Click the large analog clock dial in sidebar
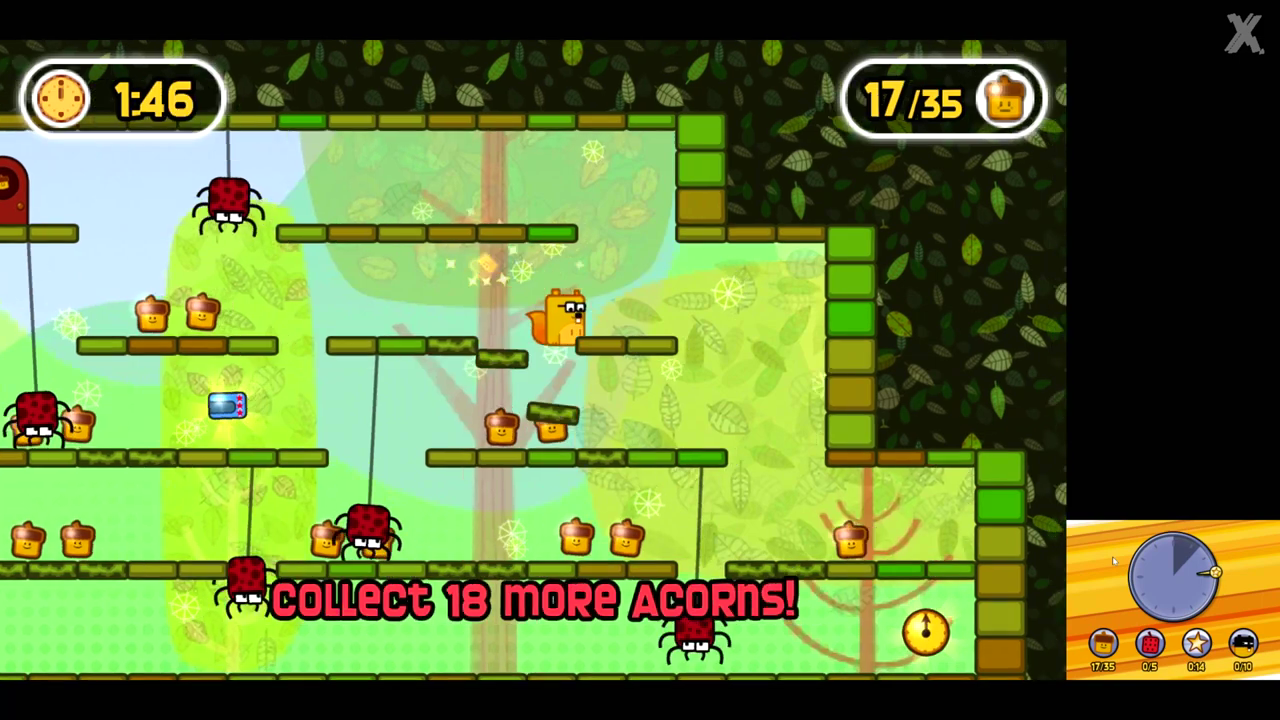The image size is (1280, 720). coord(1172,578)
